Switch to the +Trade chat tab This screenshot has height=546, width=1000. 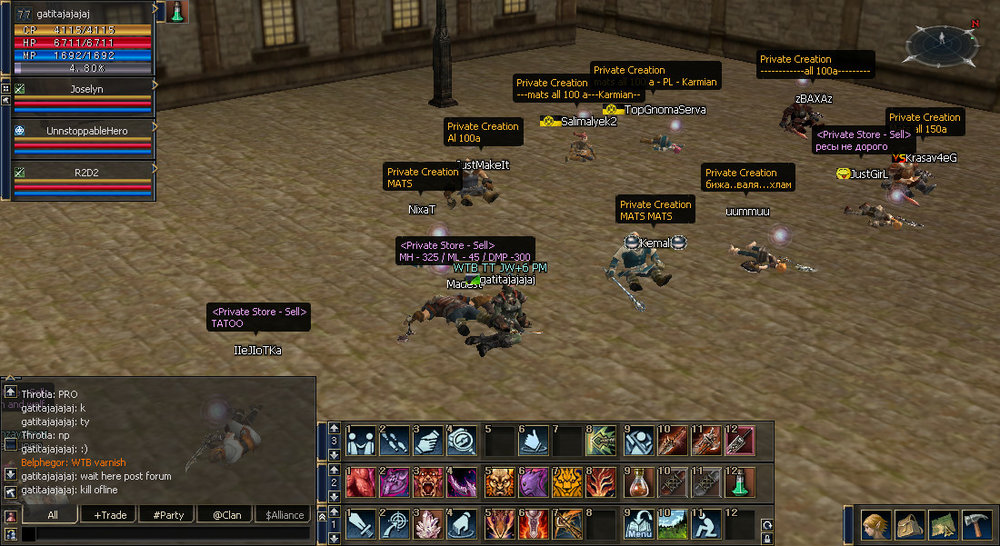[x=111, y=515]
